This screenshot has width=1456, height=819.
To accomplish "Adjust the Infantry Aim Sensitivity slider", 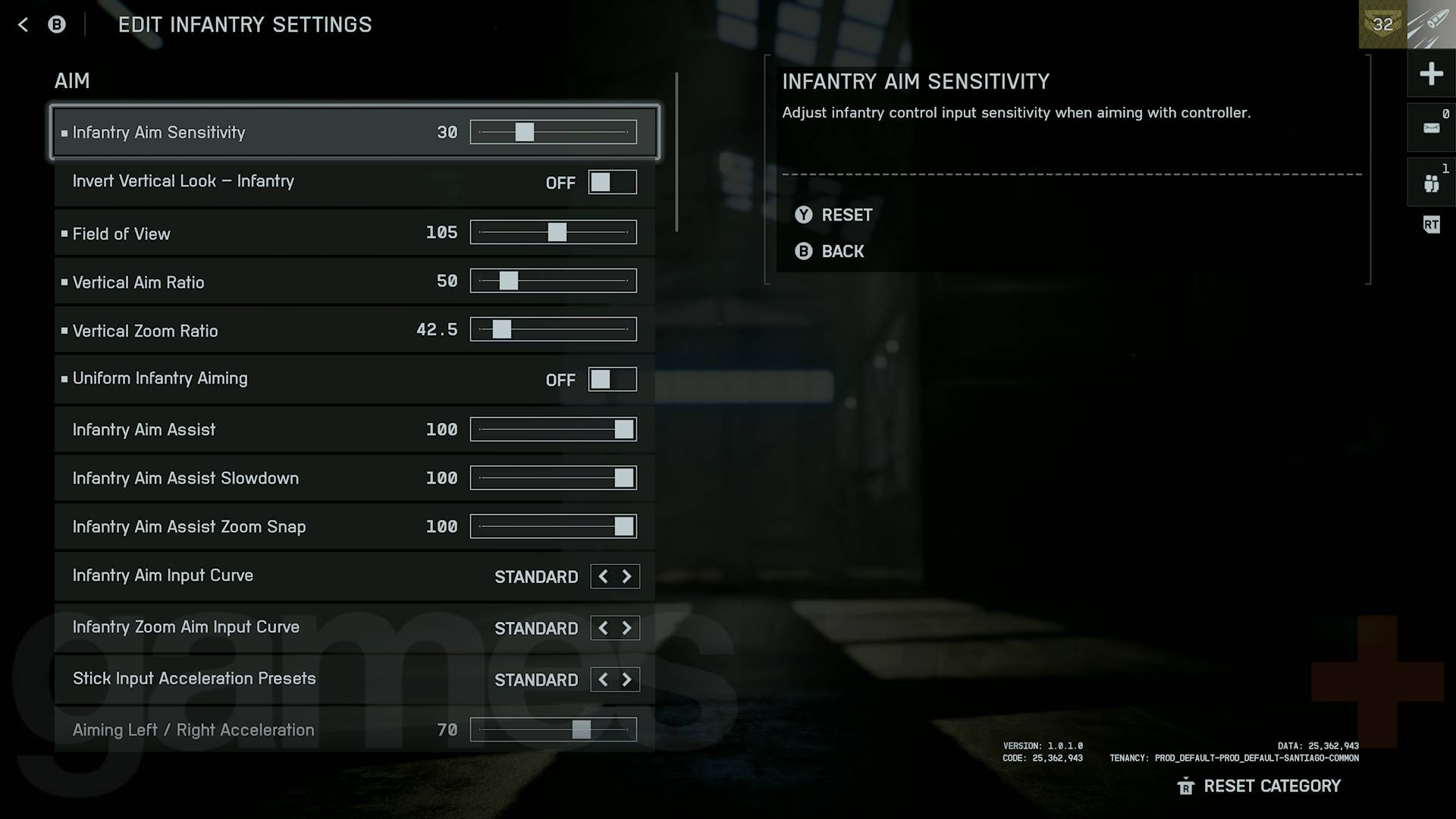I will [524, 132].
